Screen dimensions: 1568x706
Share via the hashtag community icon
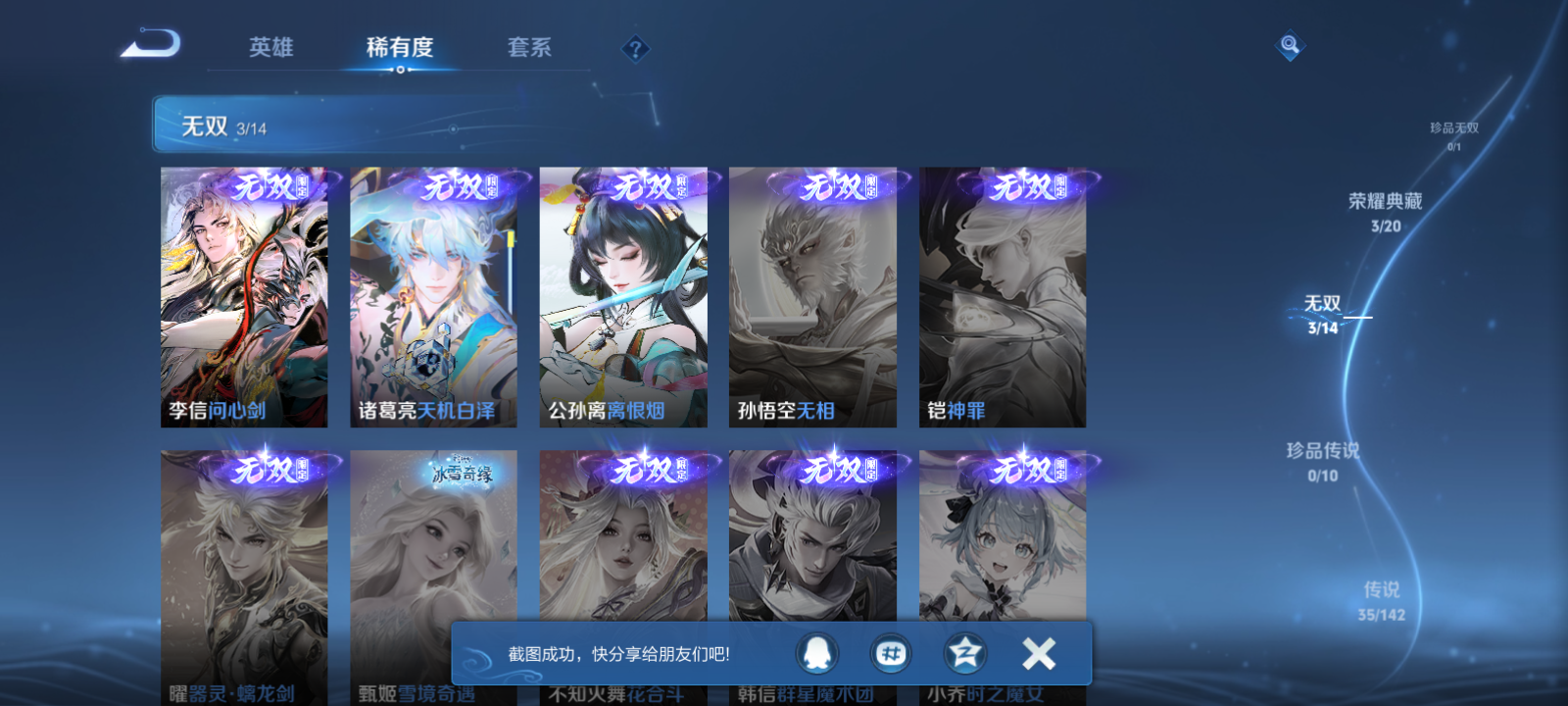click(x=890, y=654)
